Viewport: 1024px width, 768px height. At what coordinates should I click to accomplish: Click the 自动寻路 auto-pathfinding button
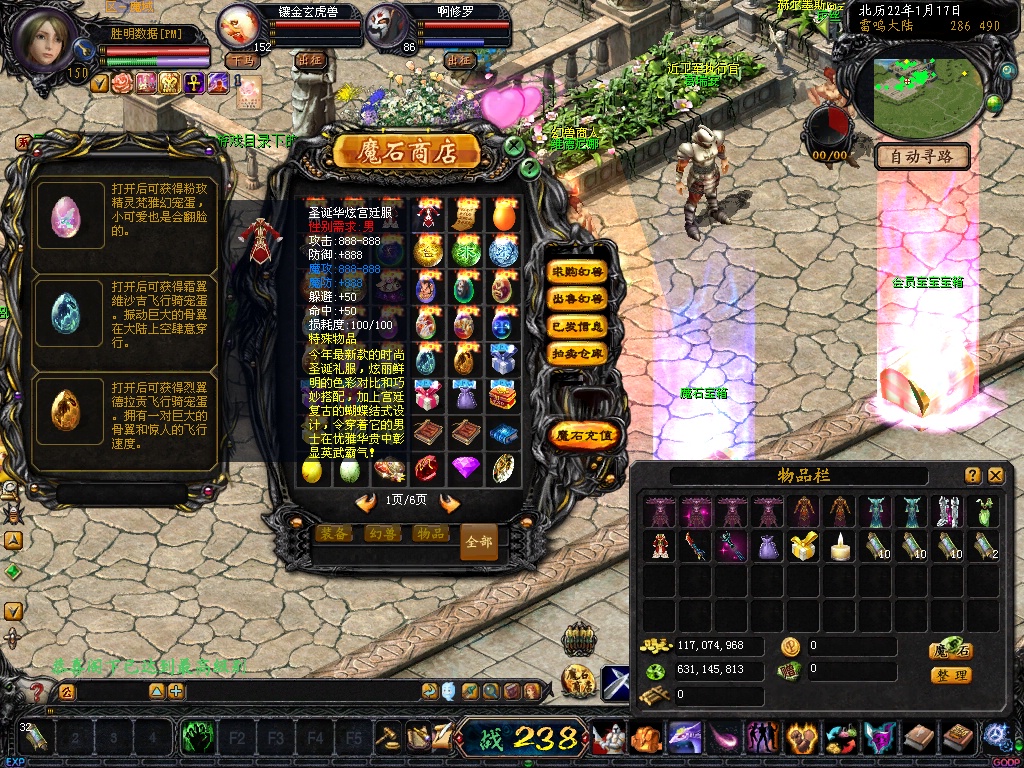pyautogui.click(x=922, y=157)
